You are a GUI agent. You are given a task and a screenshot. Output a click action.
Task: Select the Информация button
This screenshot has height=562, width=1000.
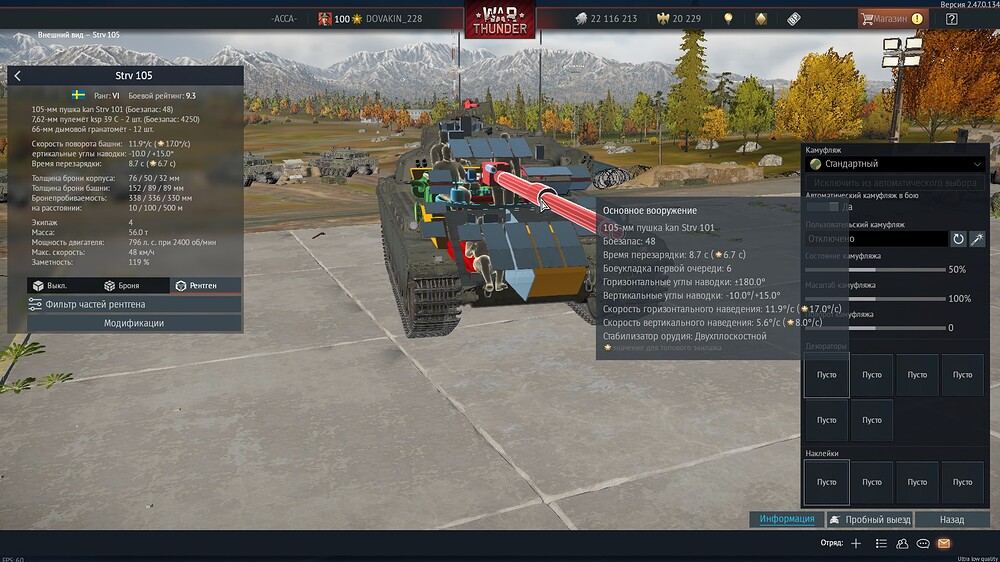point(787,519)
